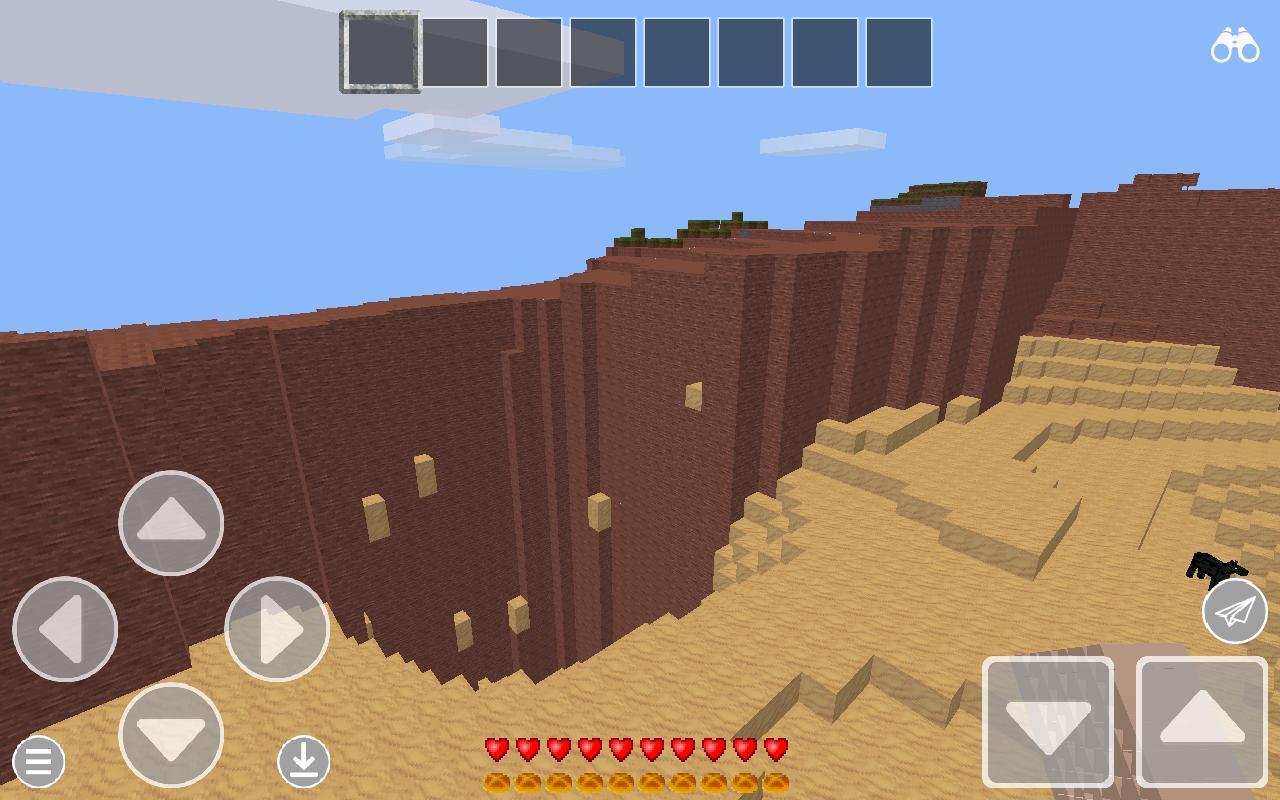Open the hamburger game menu
This screenshot has height=800, width=1280.
(x=37, y=762)
